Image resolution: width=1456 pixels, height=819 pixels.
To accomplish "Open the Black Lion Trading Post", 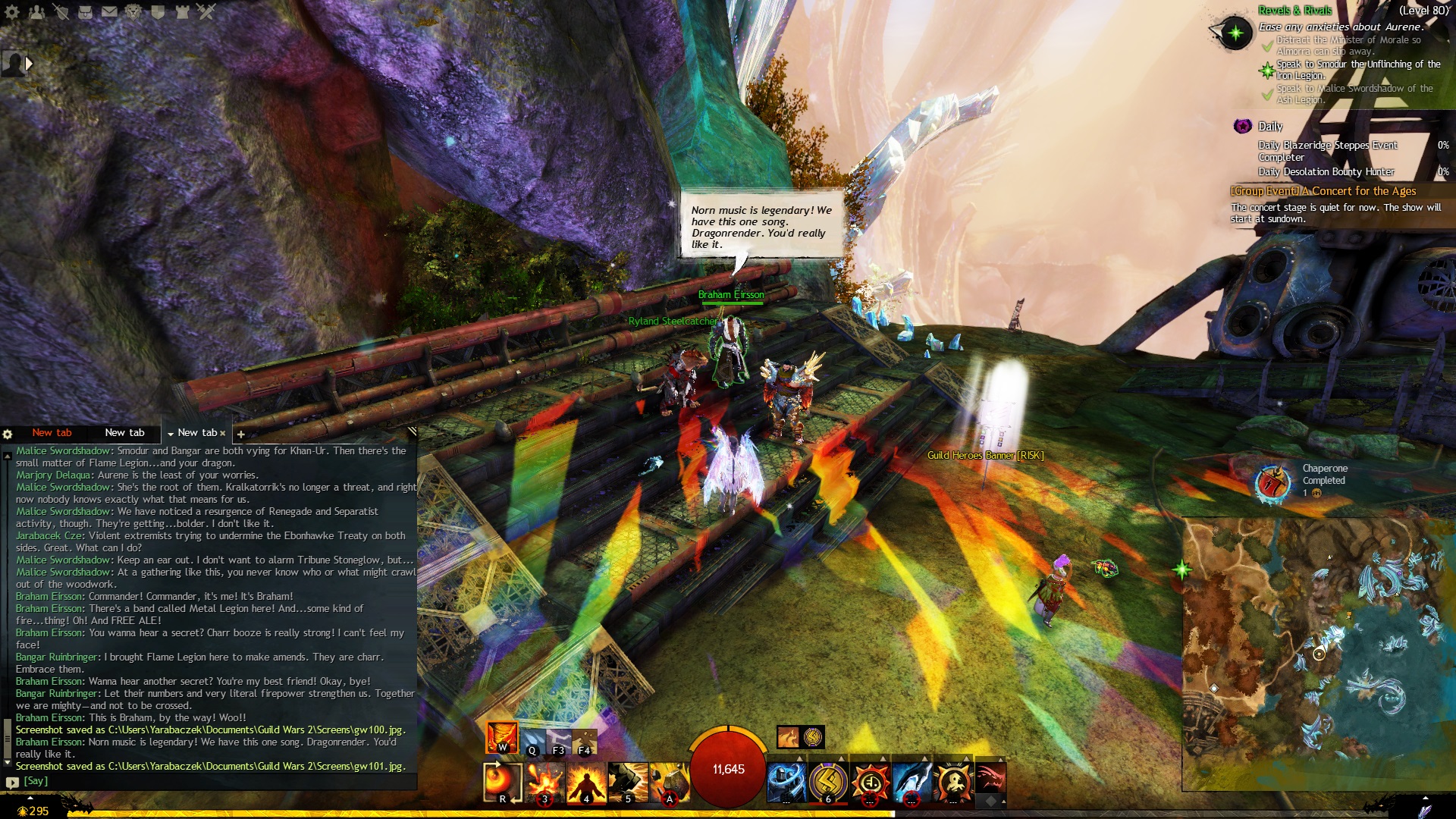I will pos(133,11).
